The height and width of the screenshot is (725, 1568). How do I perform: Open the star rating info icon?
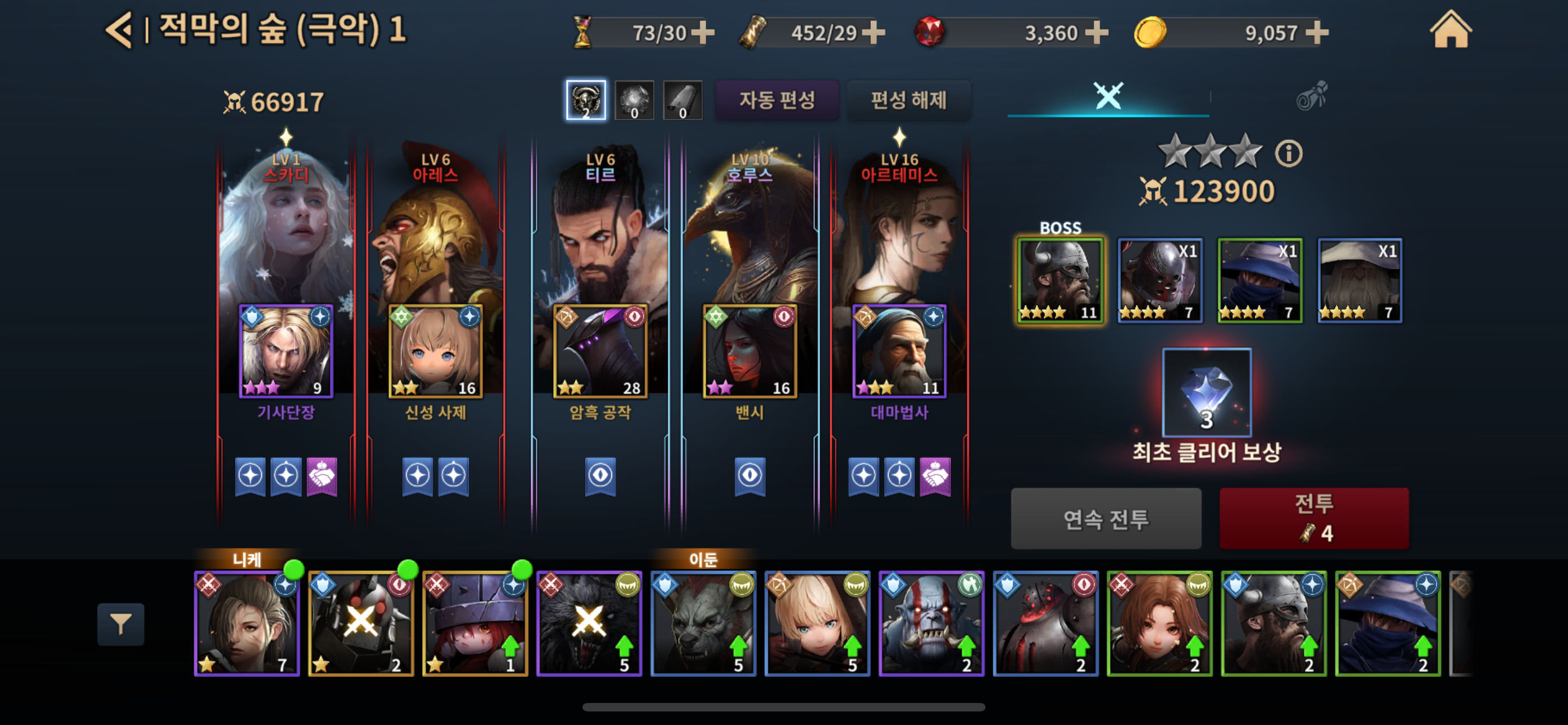point(1288,154)
